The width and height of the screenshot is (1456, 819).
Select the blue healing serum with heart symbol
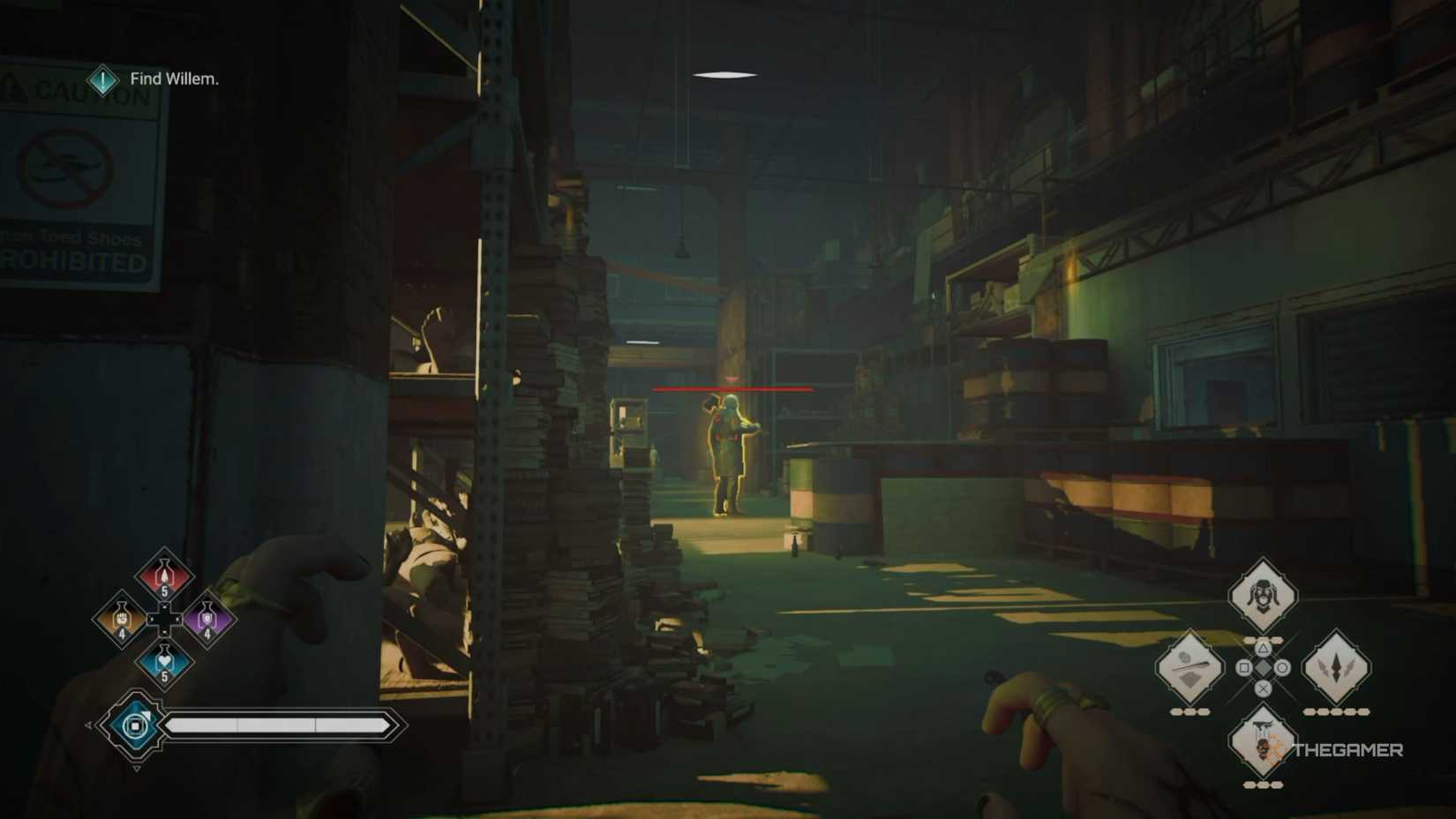165,662
